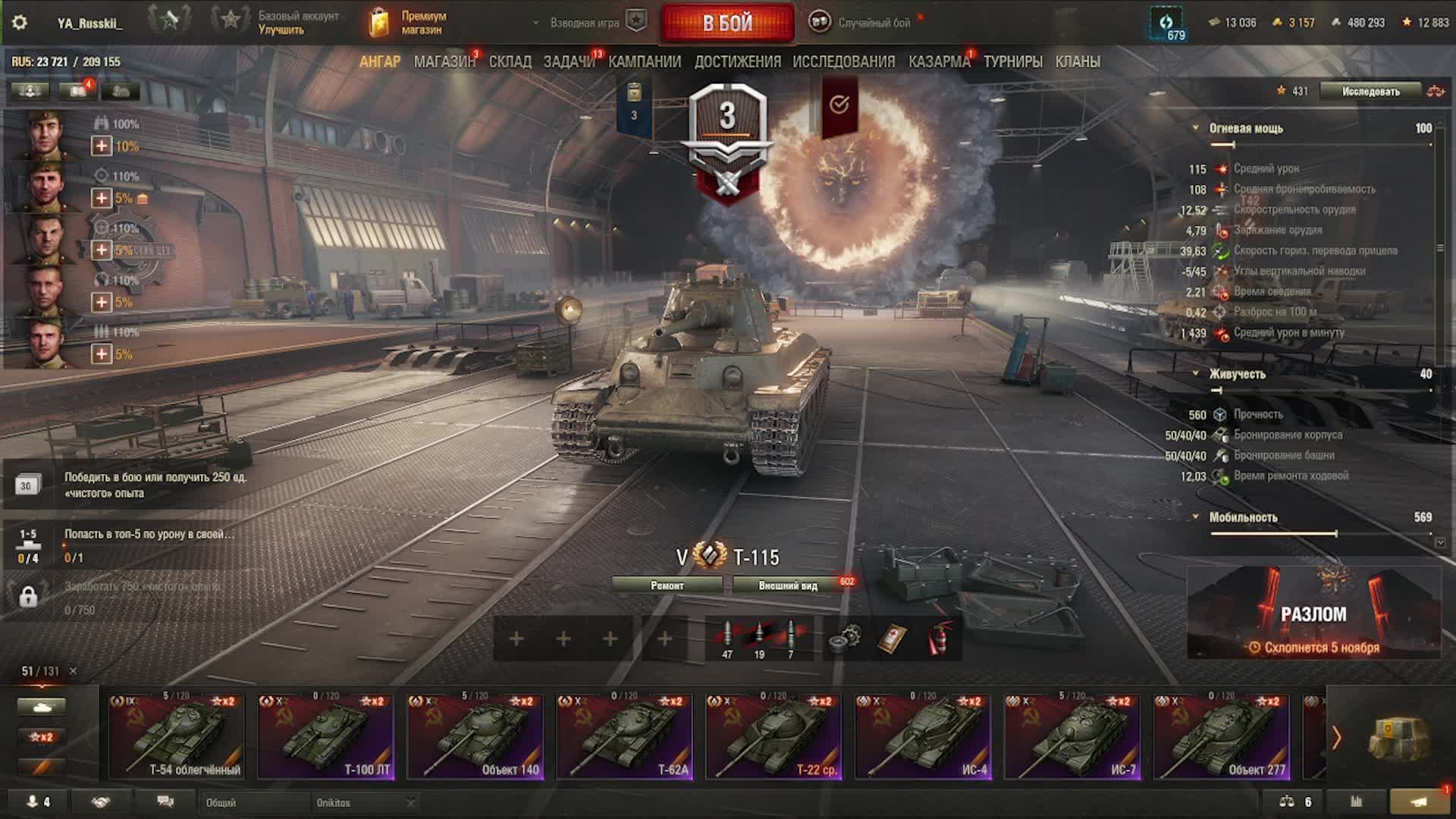Start battle with the В БОЙ button
The width and height of the screenshot is (1456, 819).
point(727,23)
